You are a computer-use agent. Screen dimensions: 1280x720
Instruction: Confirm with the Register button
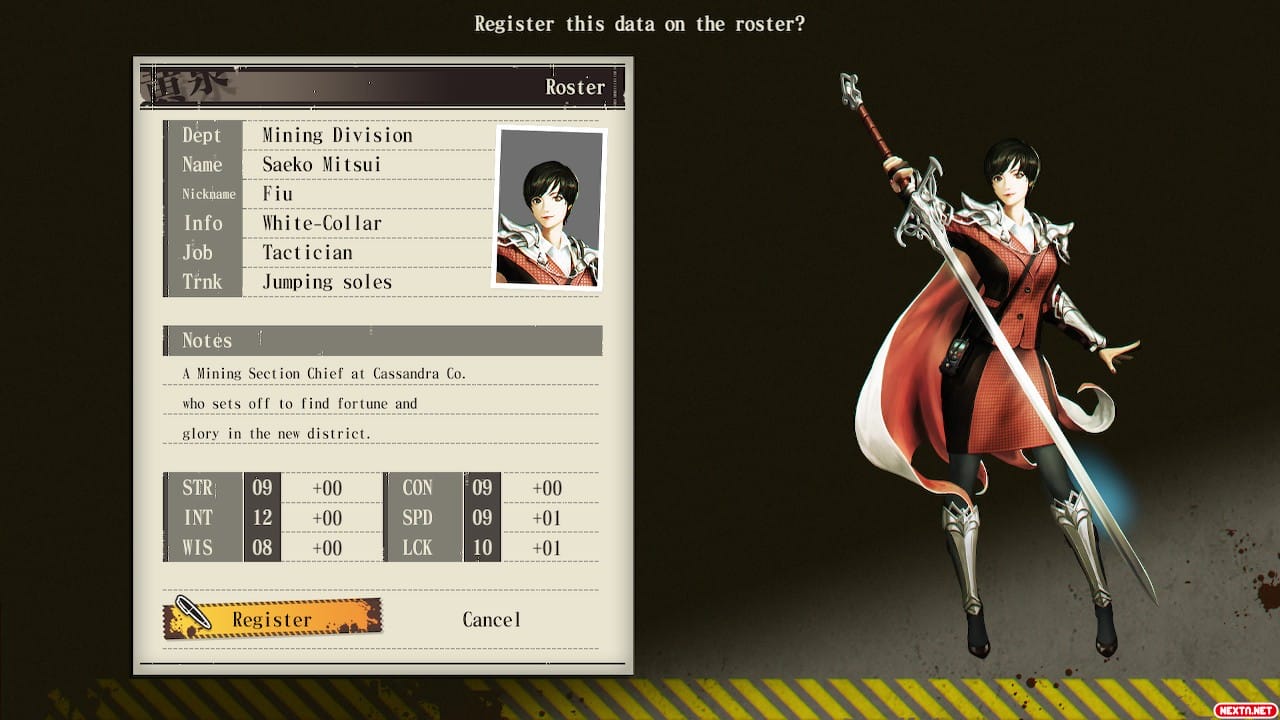pos(272,619)
